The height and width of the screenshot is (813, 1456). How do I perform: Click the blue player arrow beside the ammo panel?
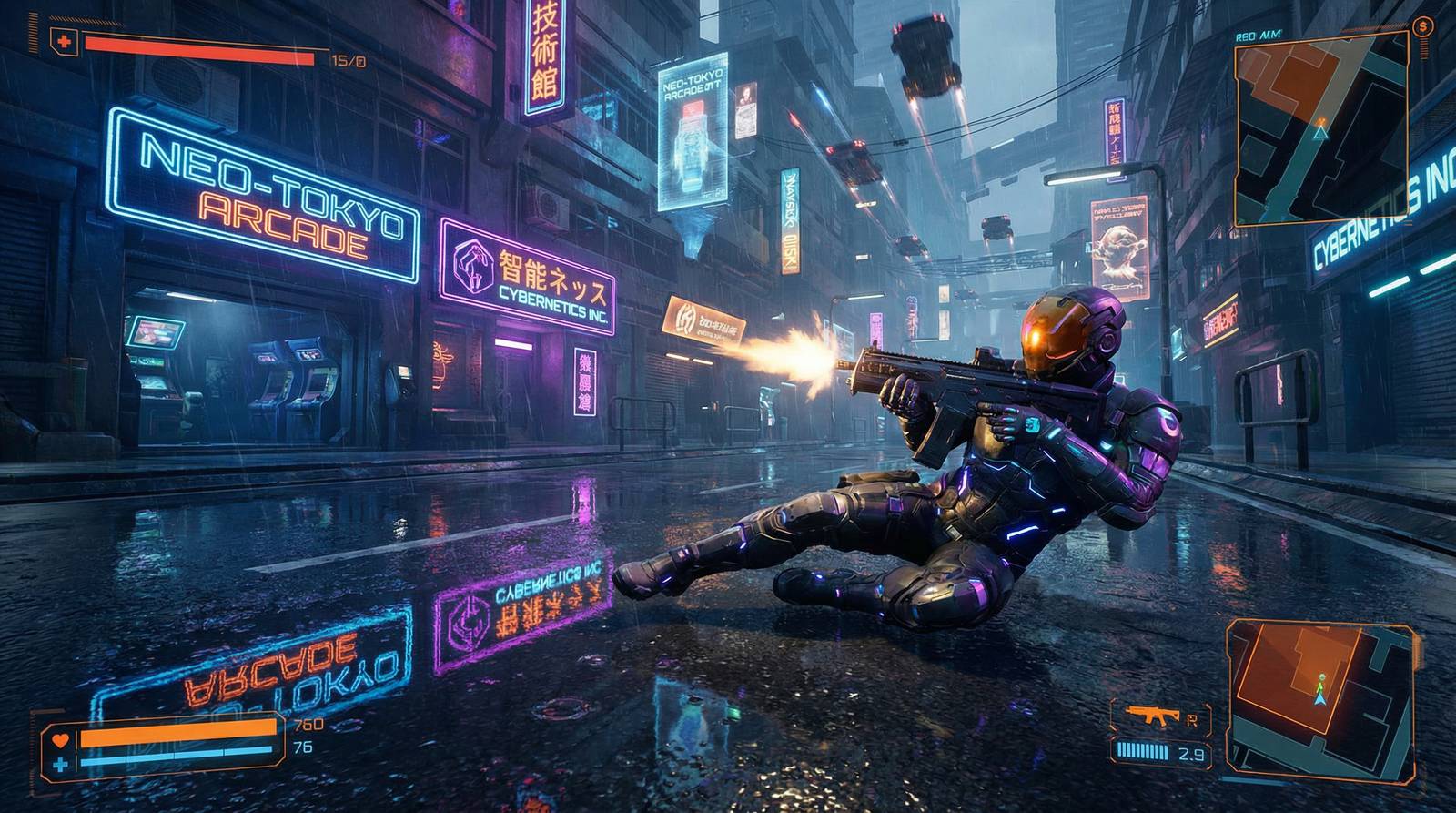[1320, 698]
